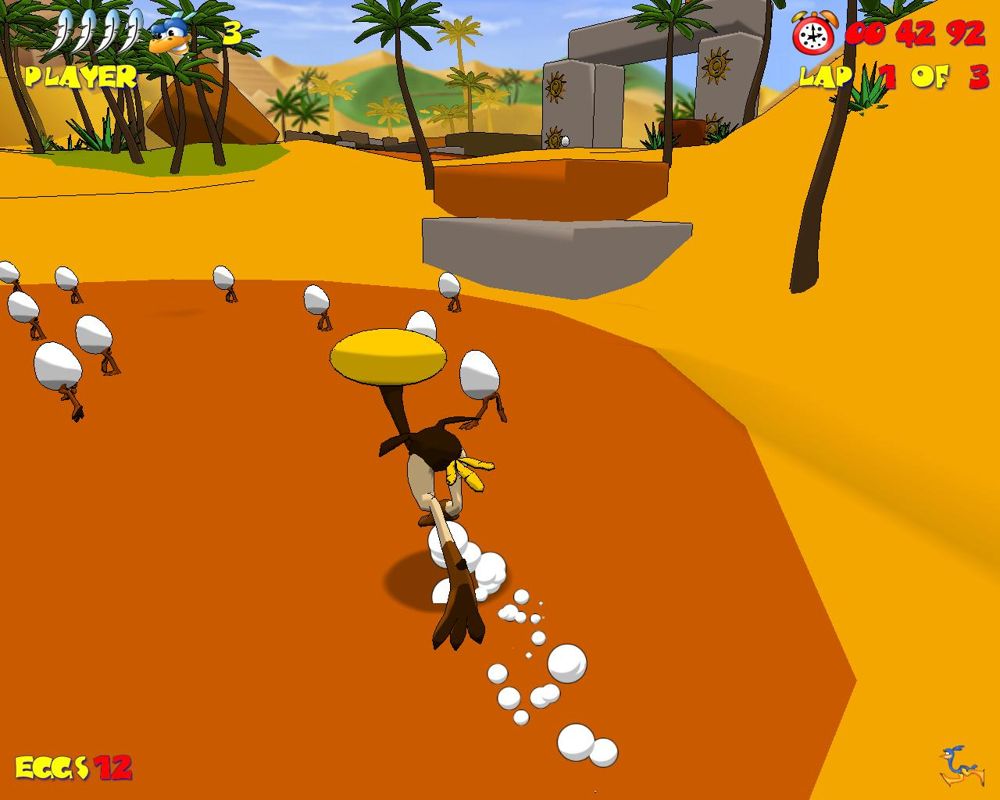Click the running ostrich logo icon
Viewport: 1000px width, 800px height.
tap(961, 765)
